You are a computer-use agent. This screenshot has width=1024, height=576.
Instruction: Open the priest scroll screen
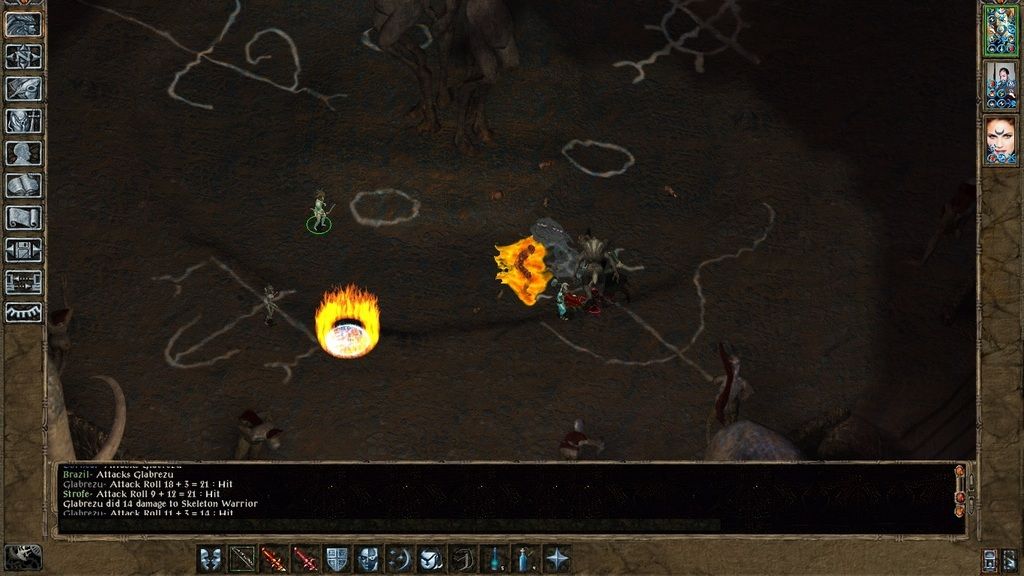[x=23, y=217]
